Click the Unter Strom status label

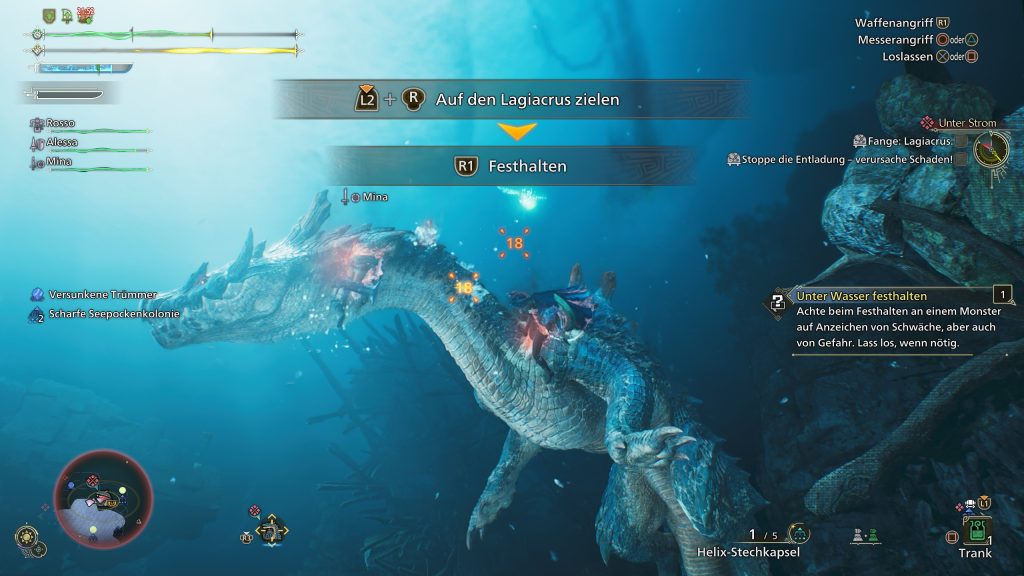click(x=966, y=123)
